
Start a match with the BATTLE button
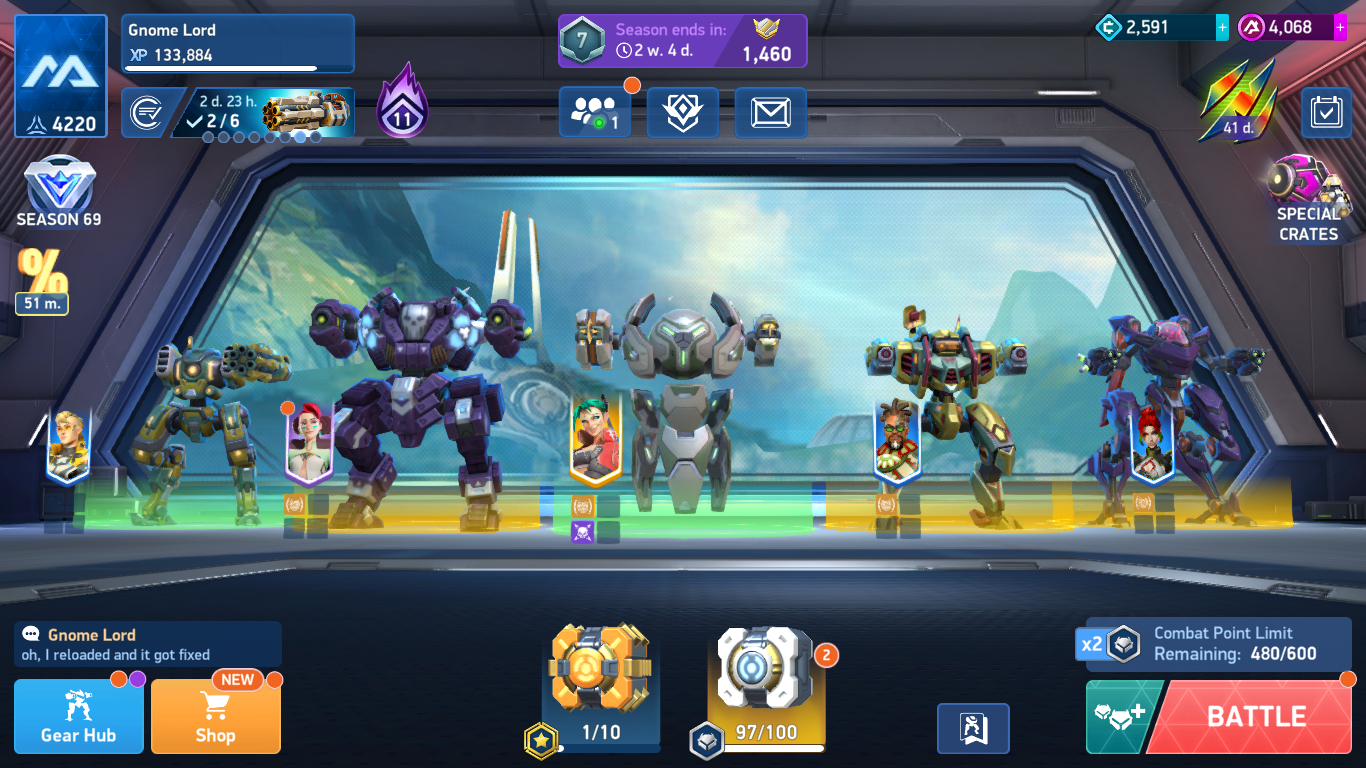[x=1254, y=716]
